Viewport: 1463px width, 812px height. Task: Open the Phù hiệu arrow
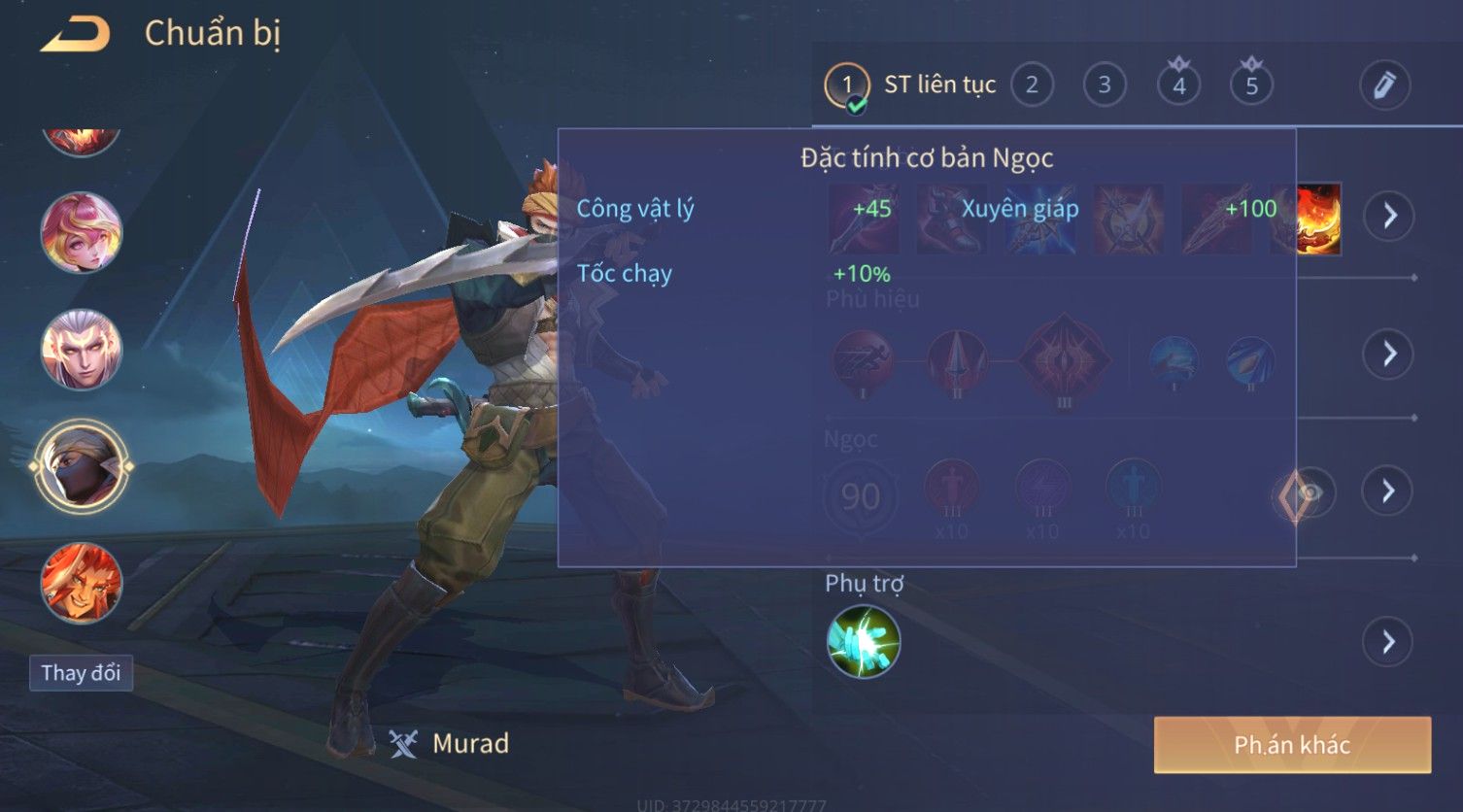coord(1389,353)
